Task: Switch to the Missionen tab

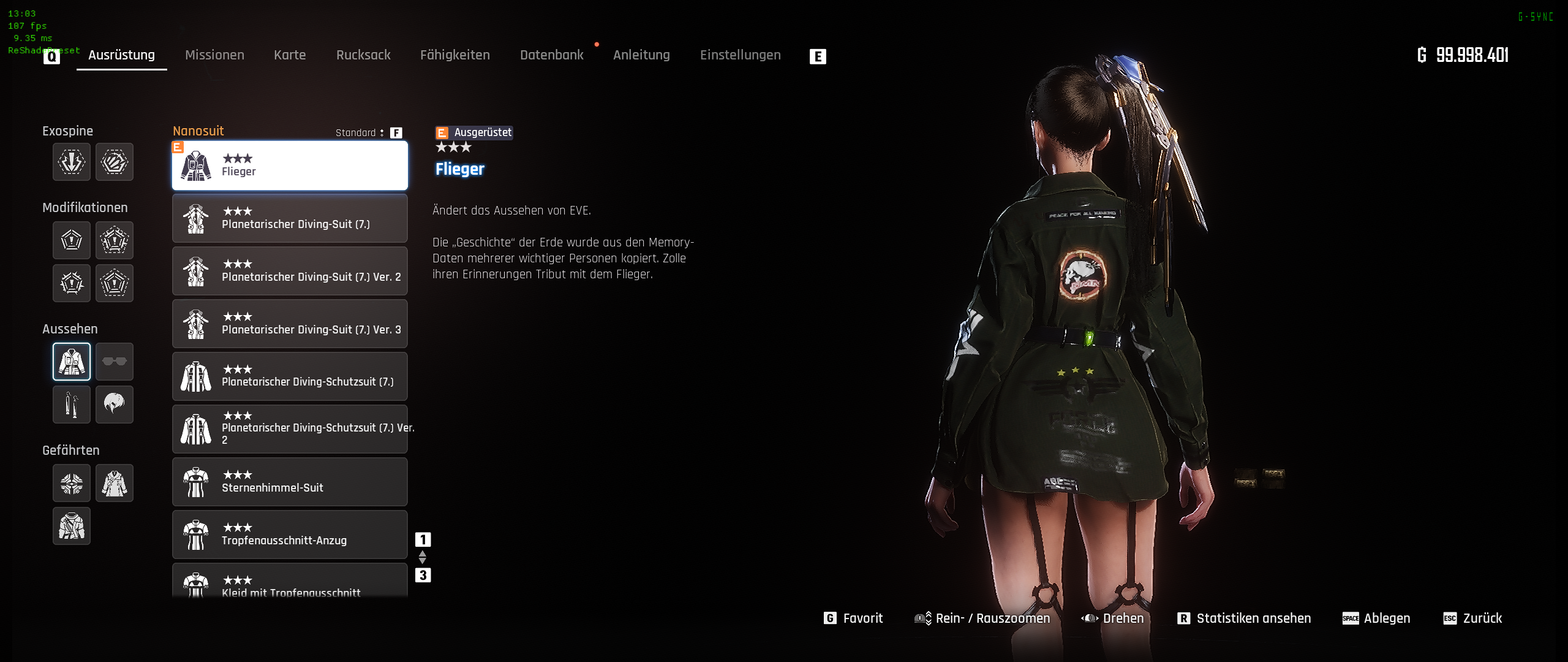Action: [214, 55]
